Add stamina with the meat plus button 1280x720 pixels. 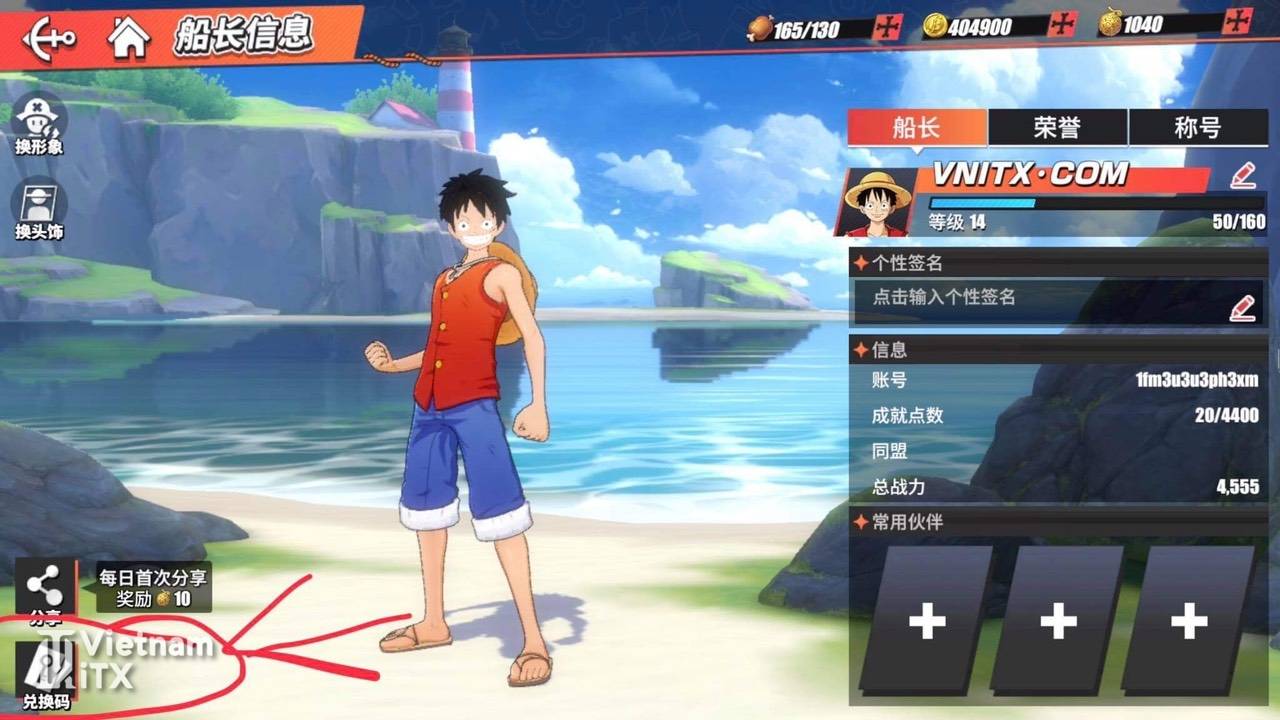click(x=887, y=27)
